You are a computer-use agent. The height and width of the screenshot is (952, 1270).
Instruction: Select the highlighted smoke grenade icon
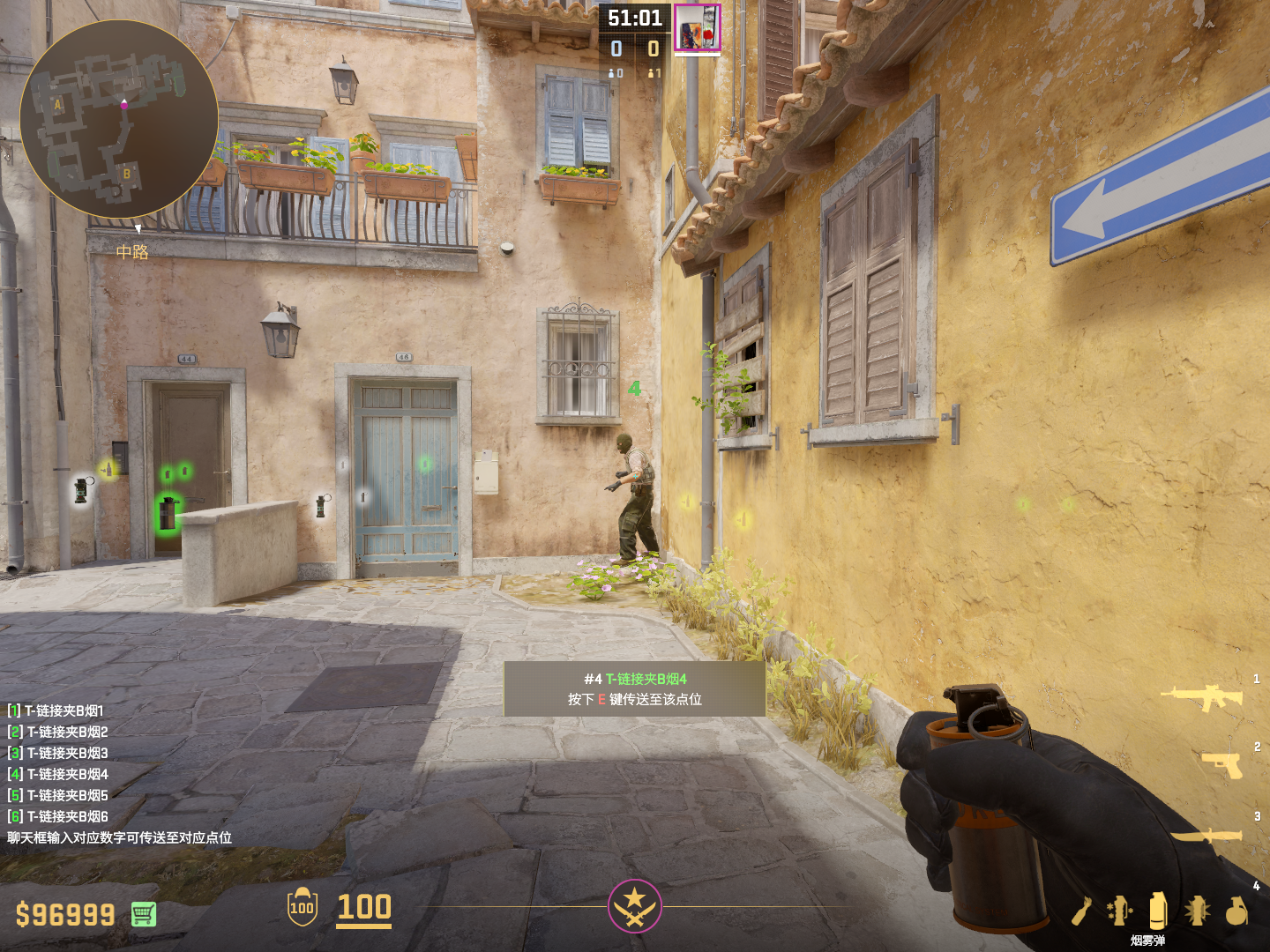click(x=1158, y=911)
